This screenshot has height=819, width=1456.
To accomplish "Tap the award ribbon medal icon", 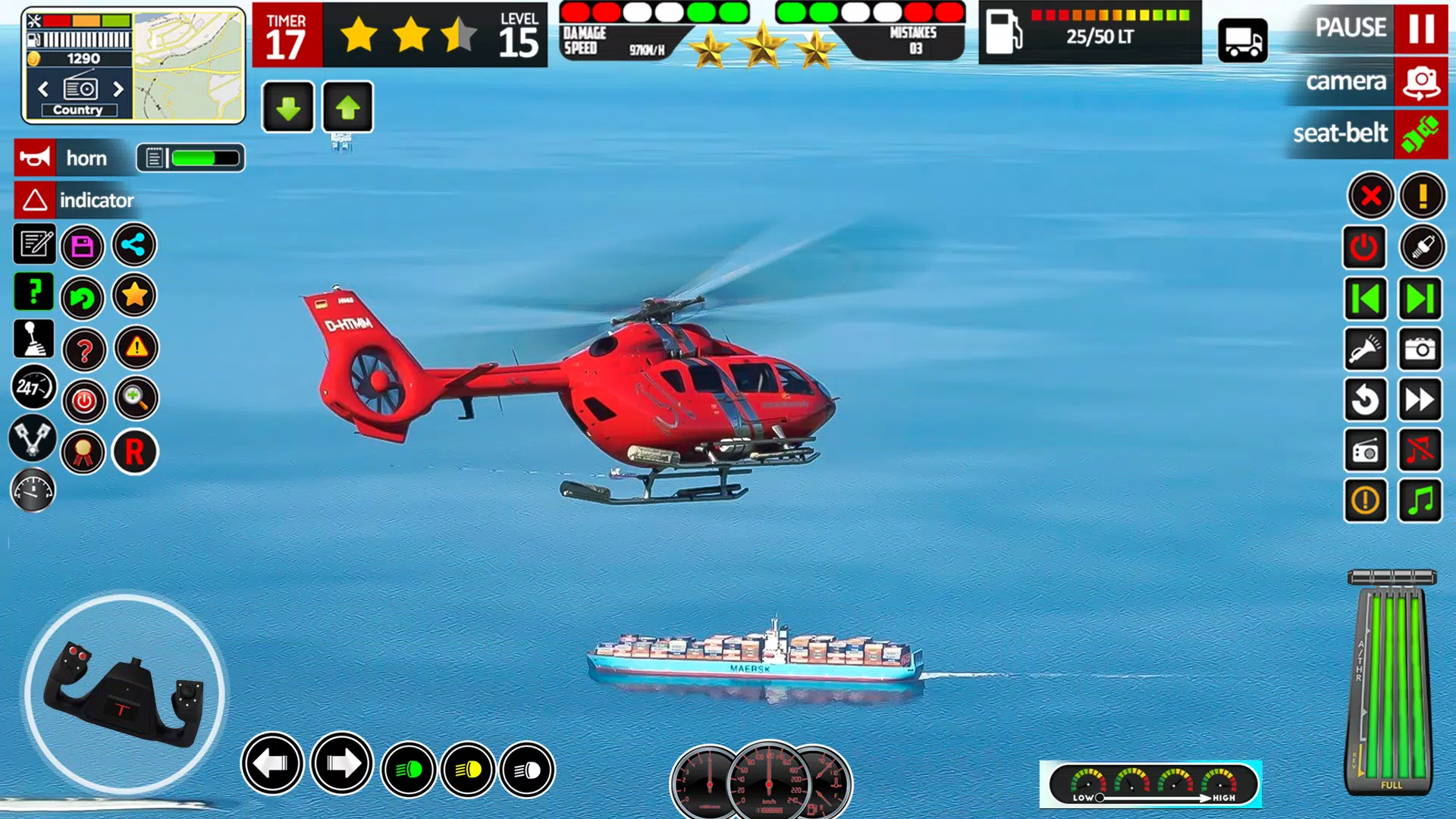I will [x=83, y=451].
